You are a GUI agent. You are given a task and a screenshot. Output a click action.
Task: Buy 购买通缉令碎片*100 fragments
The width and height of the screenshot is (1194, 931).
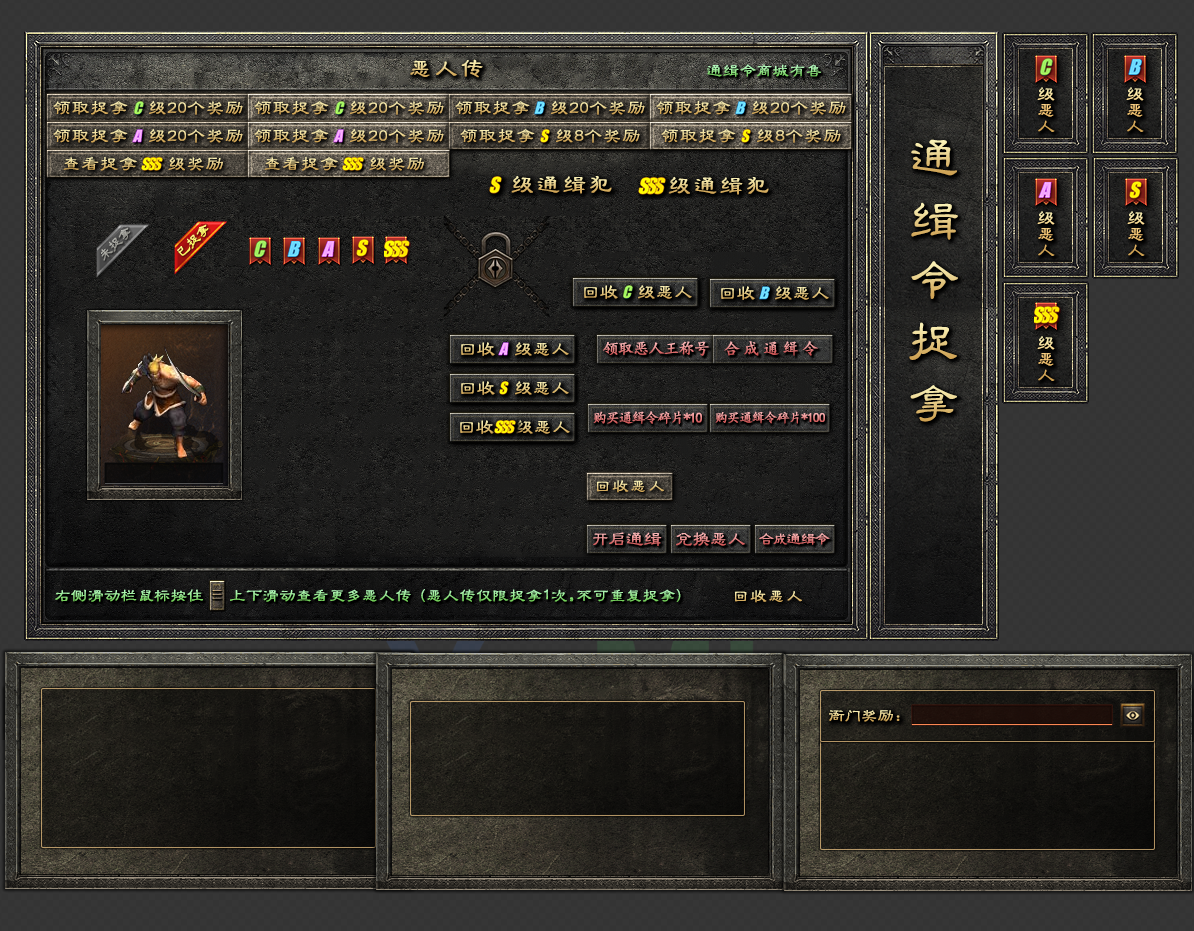[770, 418]
